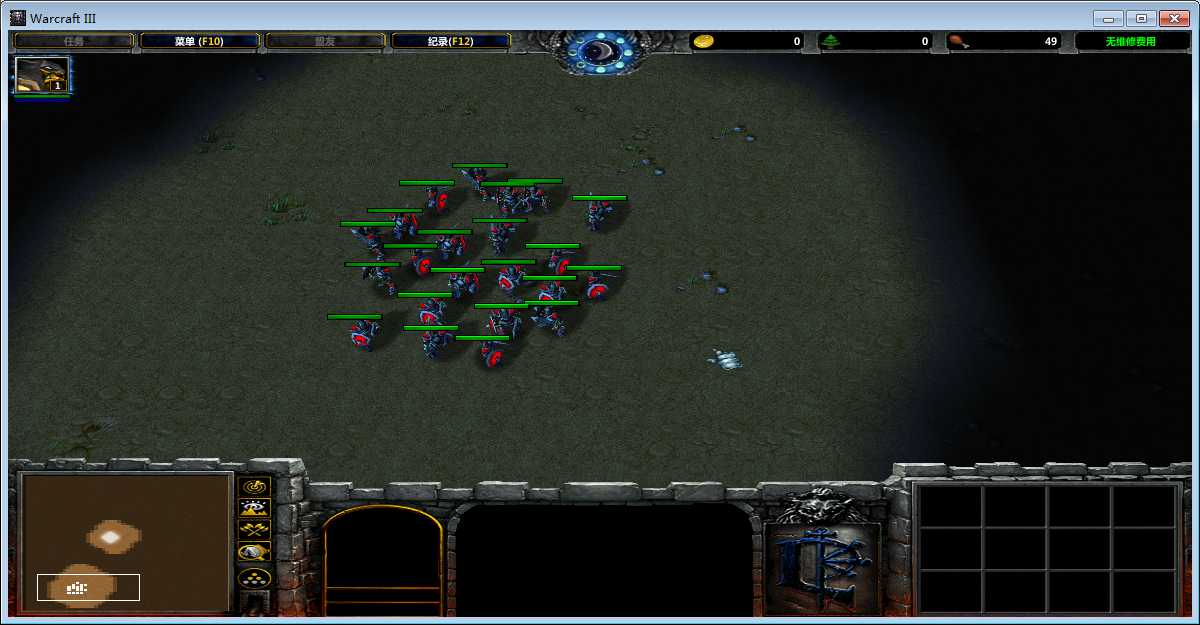Click the 无维修费用 upkeep indicator
Image resolution: width=1200 pixels, height=625 pixels.
point(1130,41)
